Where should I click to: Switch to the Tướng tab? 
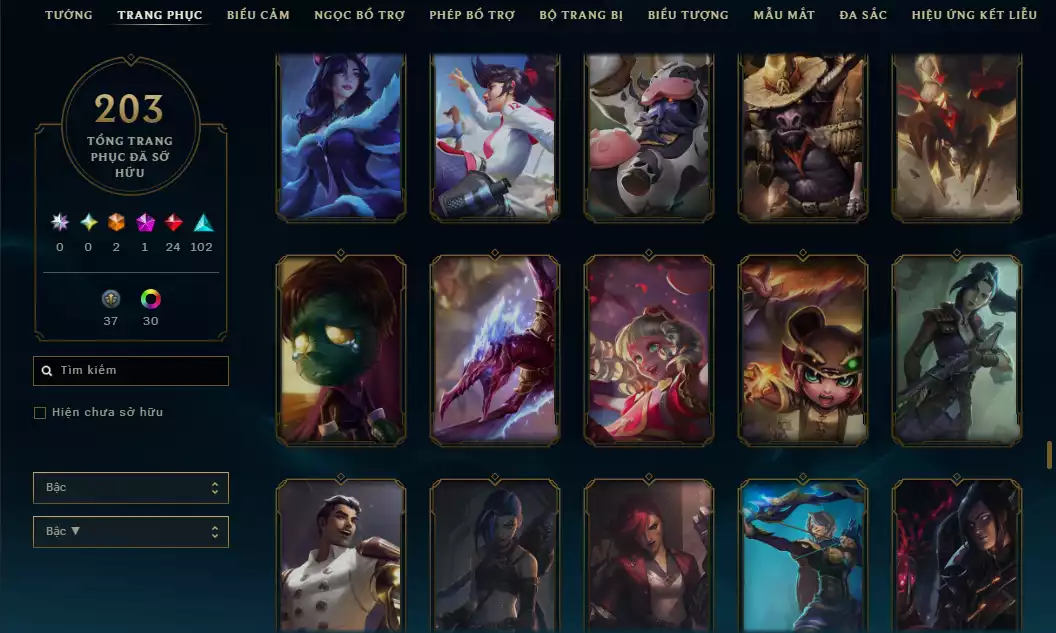69,15
